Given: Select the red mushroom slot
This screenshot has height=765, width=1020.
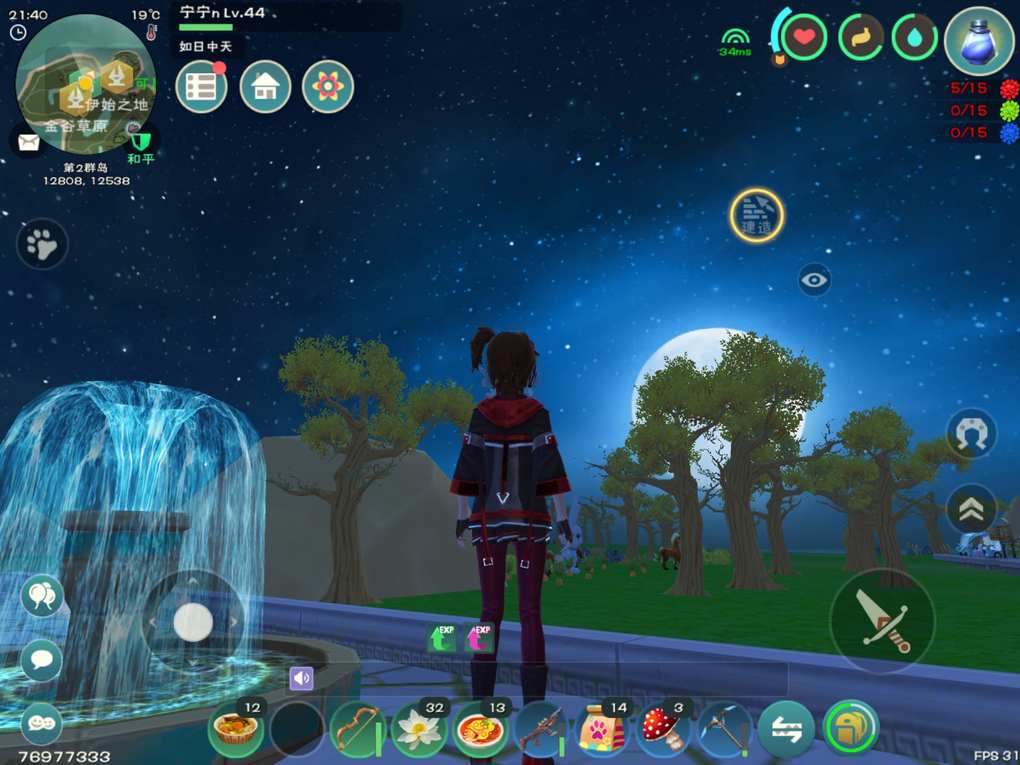Looking at the screenshot, I should coord(663,729).
